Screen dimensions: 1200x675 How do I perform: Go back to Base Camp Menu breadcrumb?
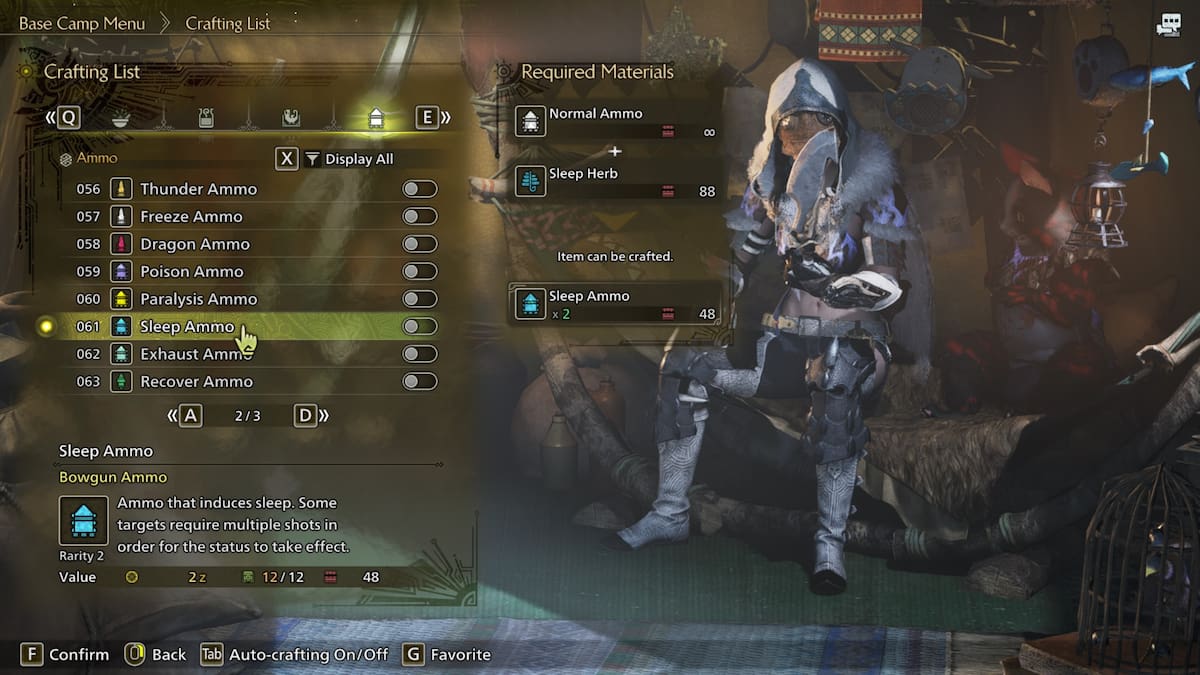(82, 23)
